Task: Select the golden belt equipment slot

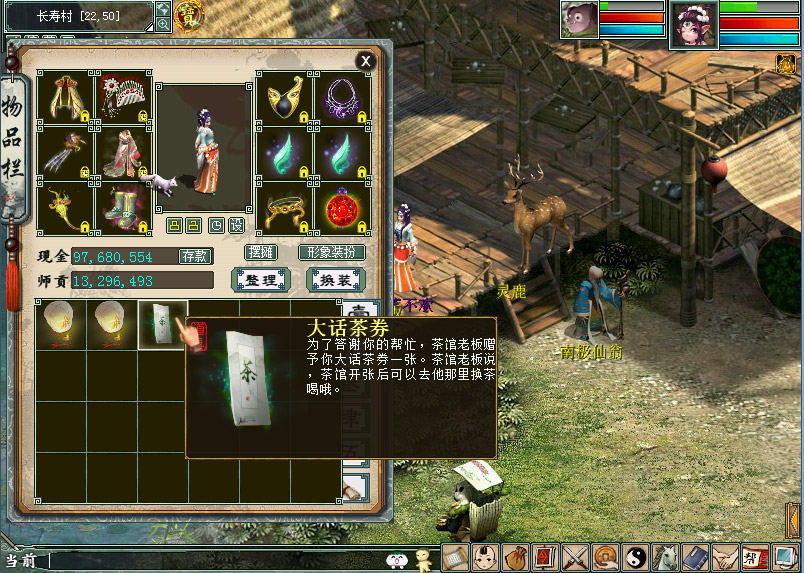Action: [x=285, y=210]
